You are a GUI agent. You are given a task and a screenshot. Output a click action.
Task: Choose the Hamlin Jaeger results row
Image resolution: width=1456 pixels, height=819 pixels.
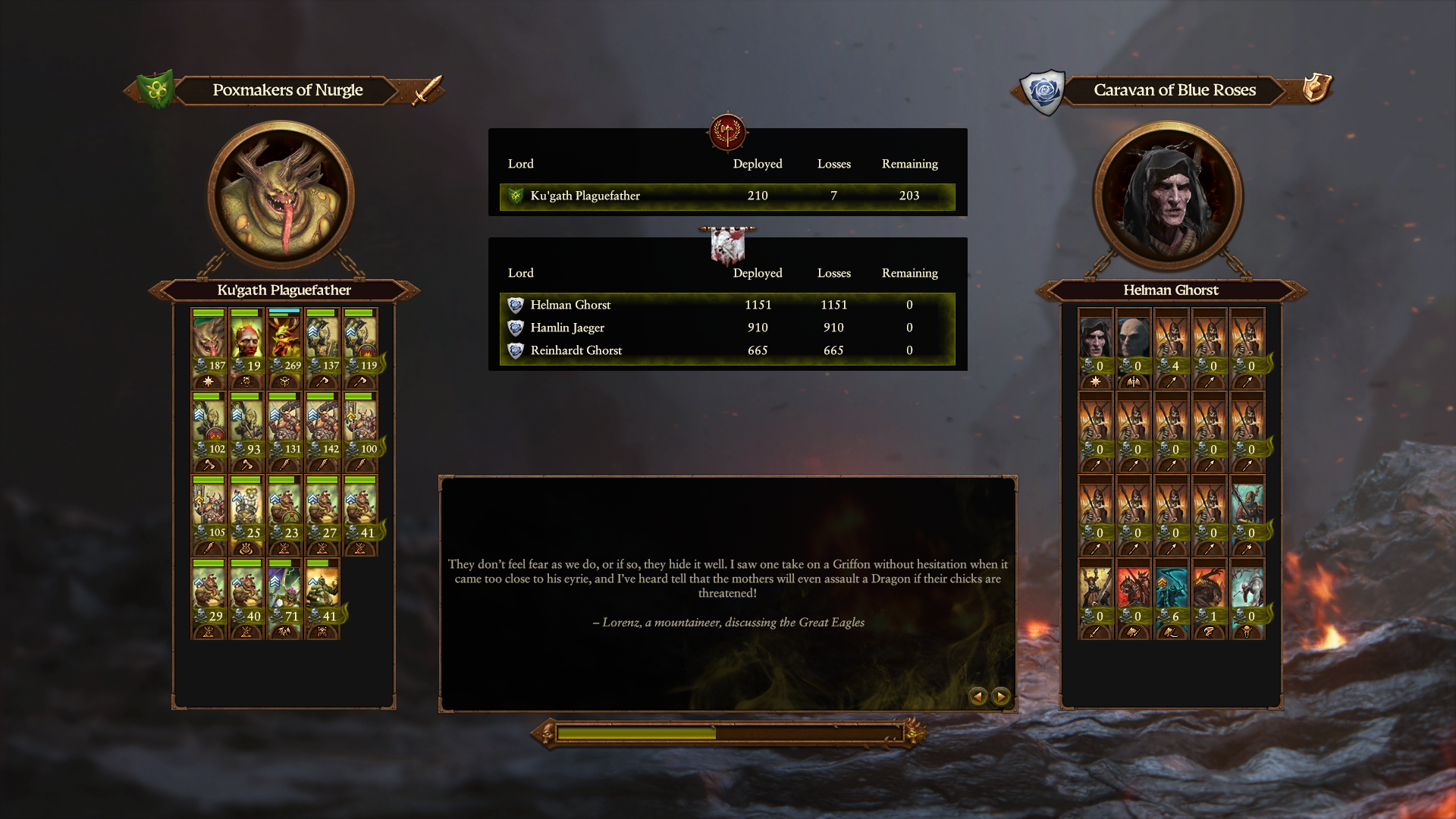[x=726, y=328]
